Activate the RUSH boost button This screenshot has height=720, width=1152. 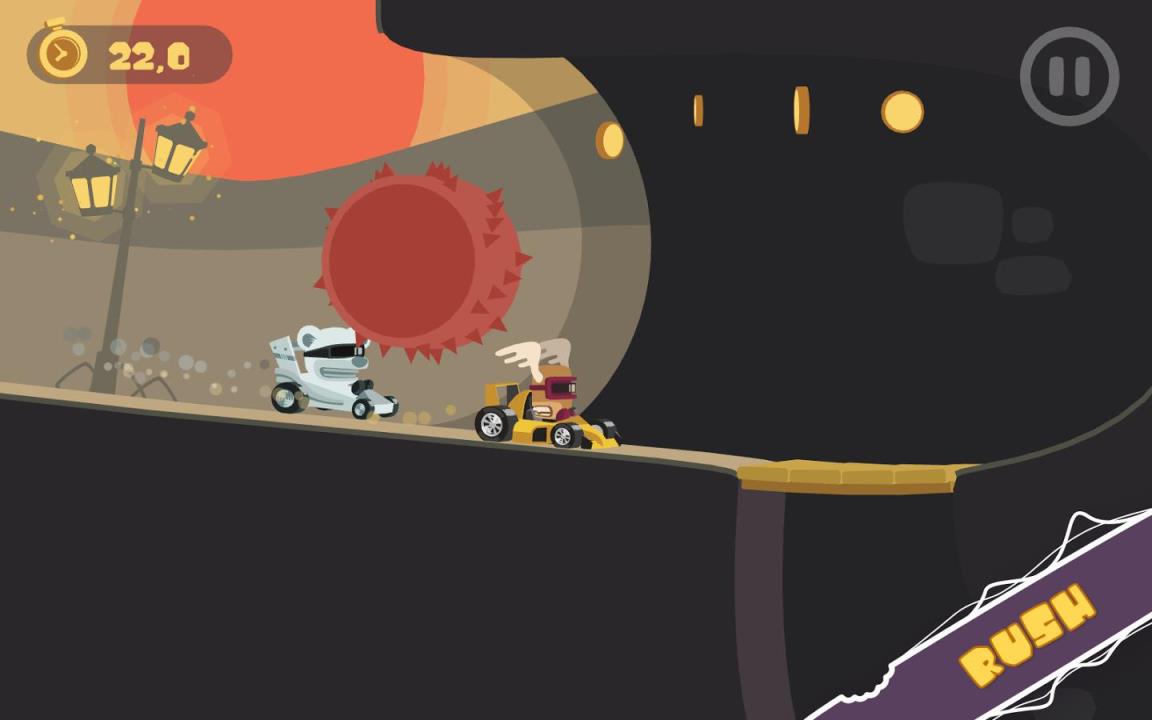click(1027, 635)
